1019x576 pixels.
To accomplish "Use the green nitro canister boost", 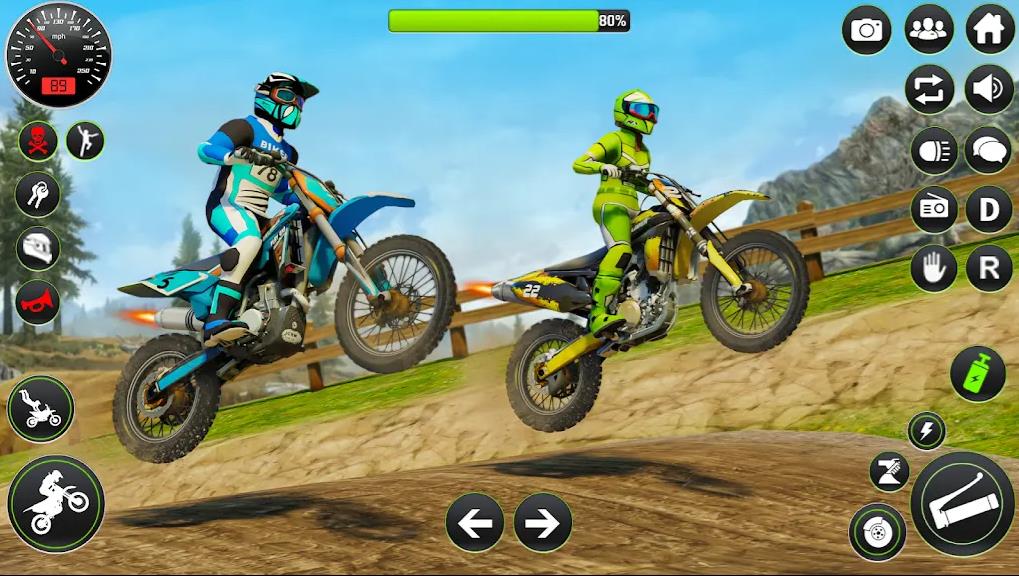I will coord(977,374).
